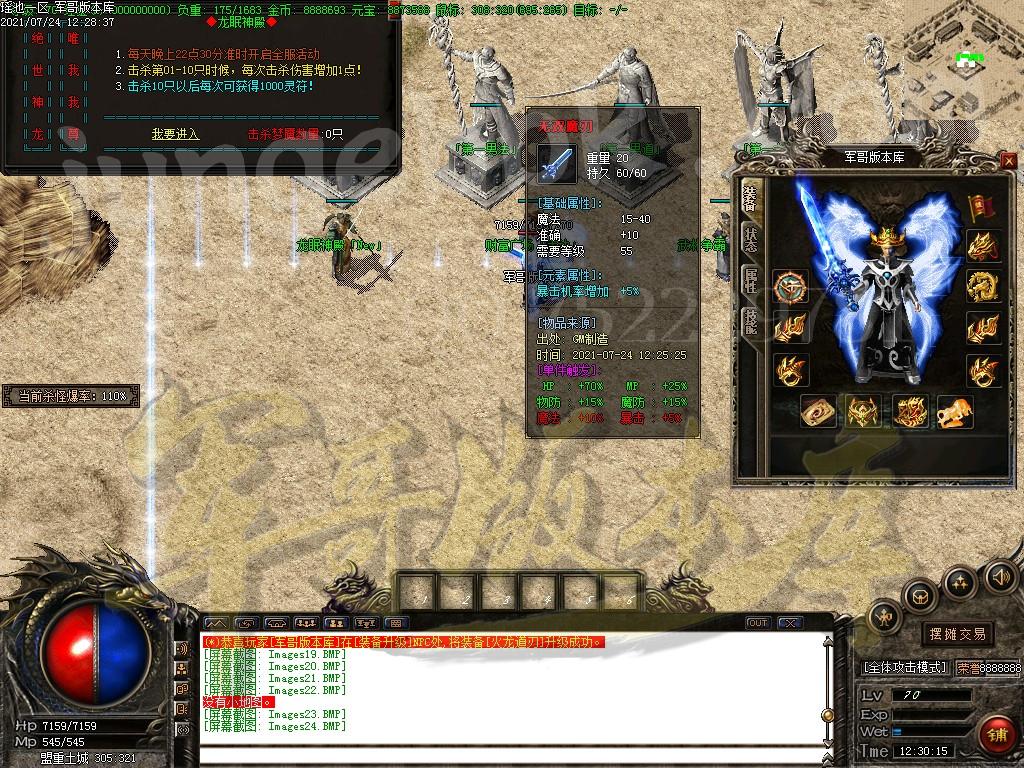Close the character equipment panel

1008,160
